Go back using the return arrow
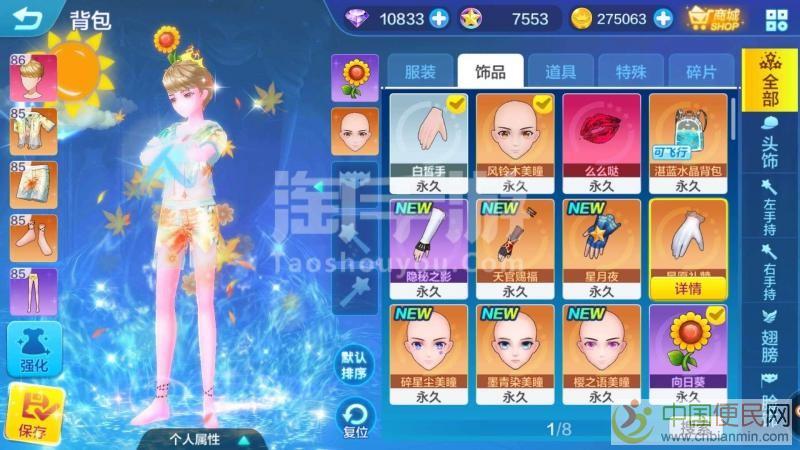800x450 pixels. (29, 19)
